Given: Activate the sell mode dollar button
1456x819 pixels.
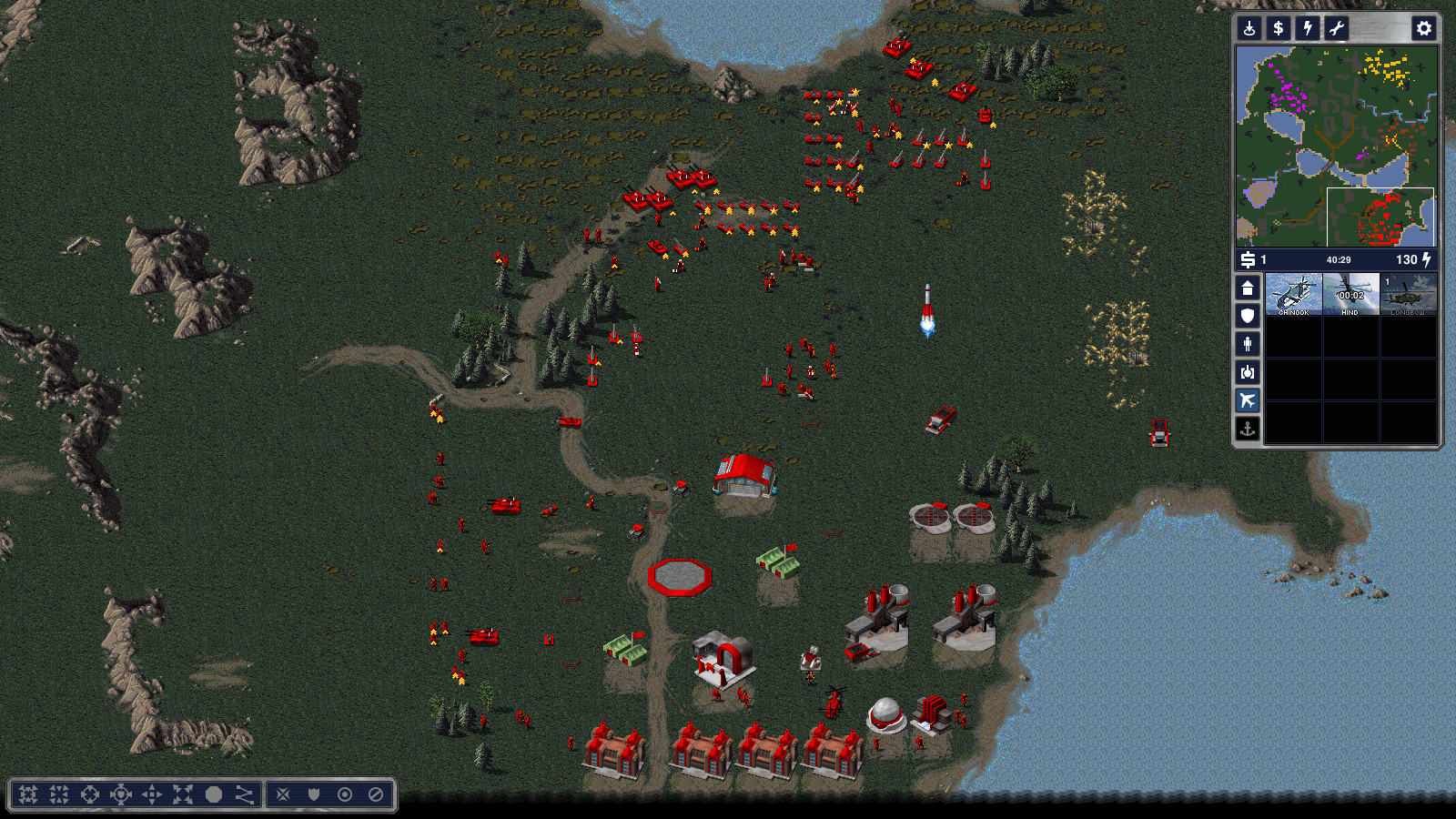Looking at the screenshot, I should coord(1279,28).
